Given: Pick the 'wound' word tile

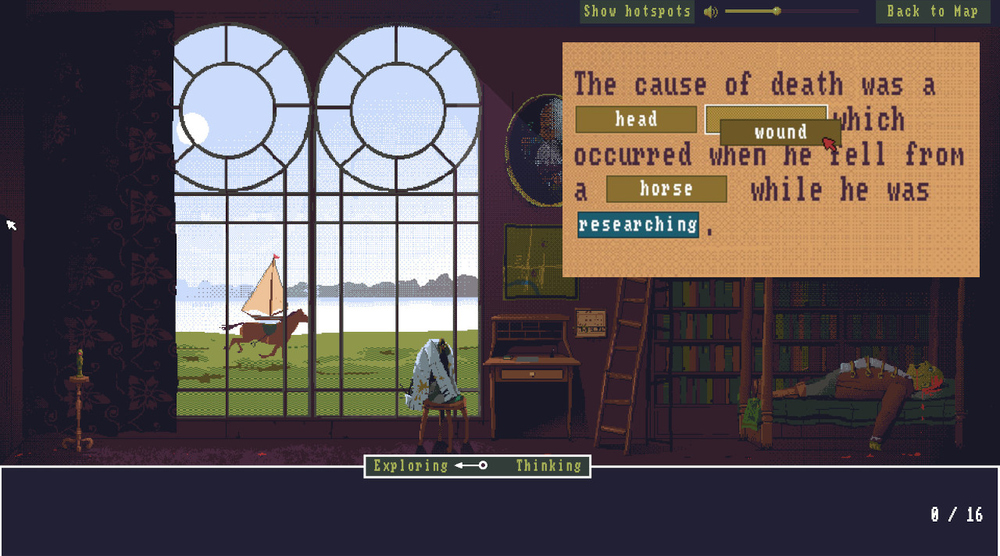Looking at the screenshot, I should pos(779,132).
